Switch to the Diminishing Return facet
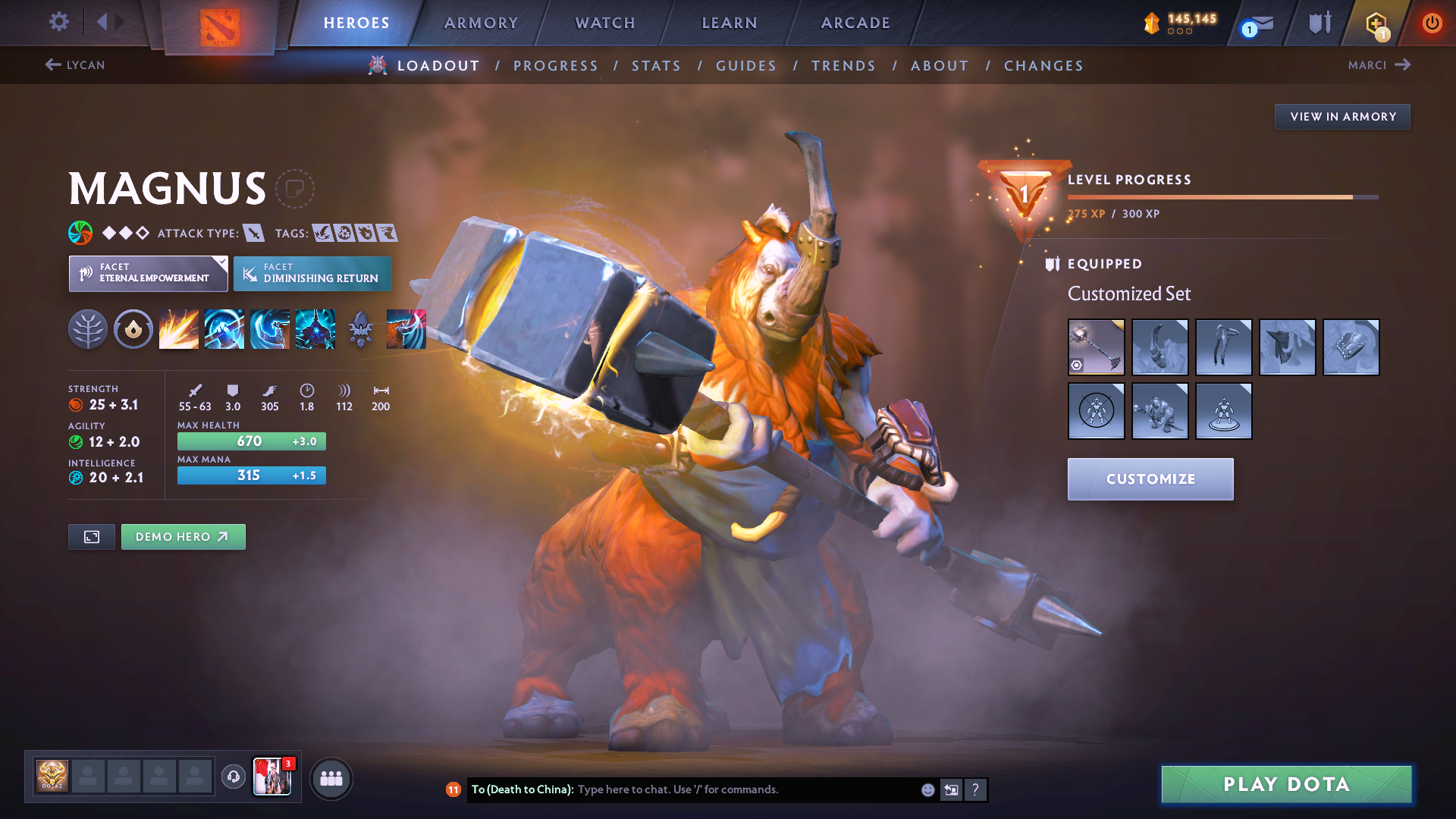Screen dimensions: 1456x819 [312, 274]
